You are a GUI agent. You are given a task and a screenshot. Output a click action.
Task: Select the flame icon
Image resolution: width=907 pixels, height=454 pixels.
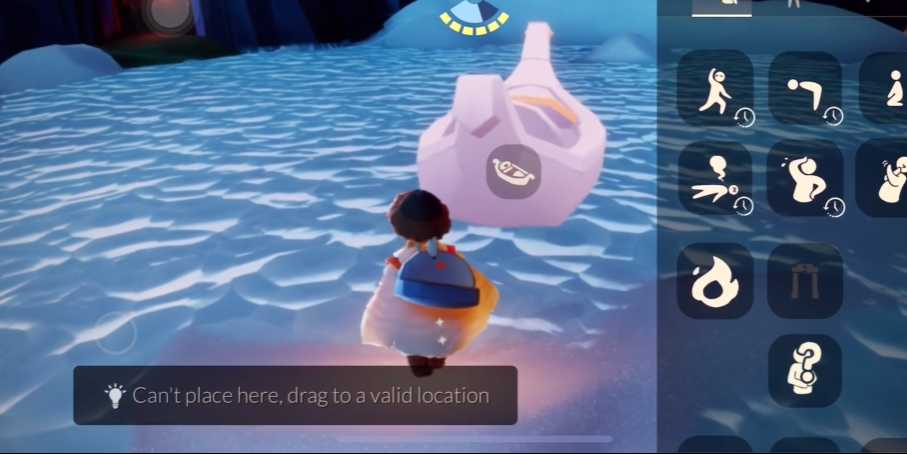point(714,280)
